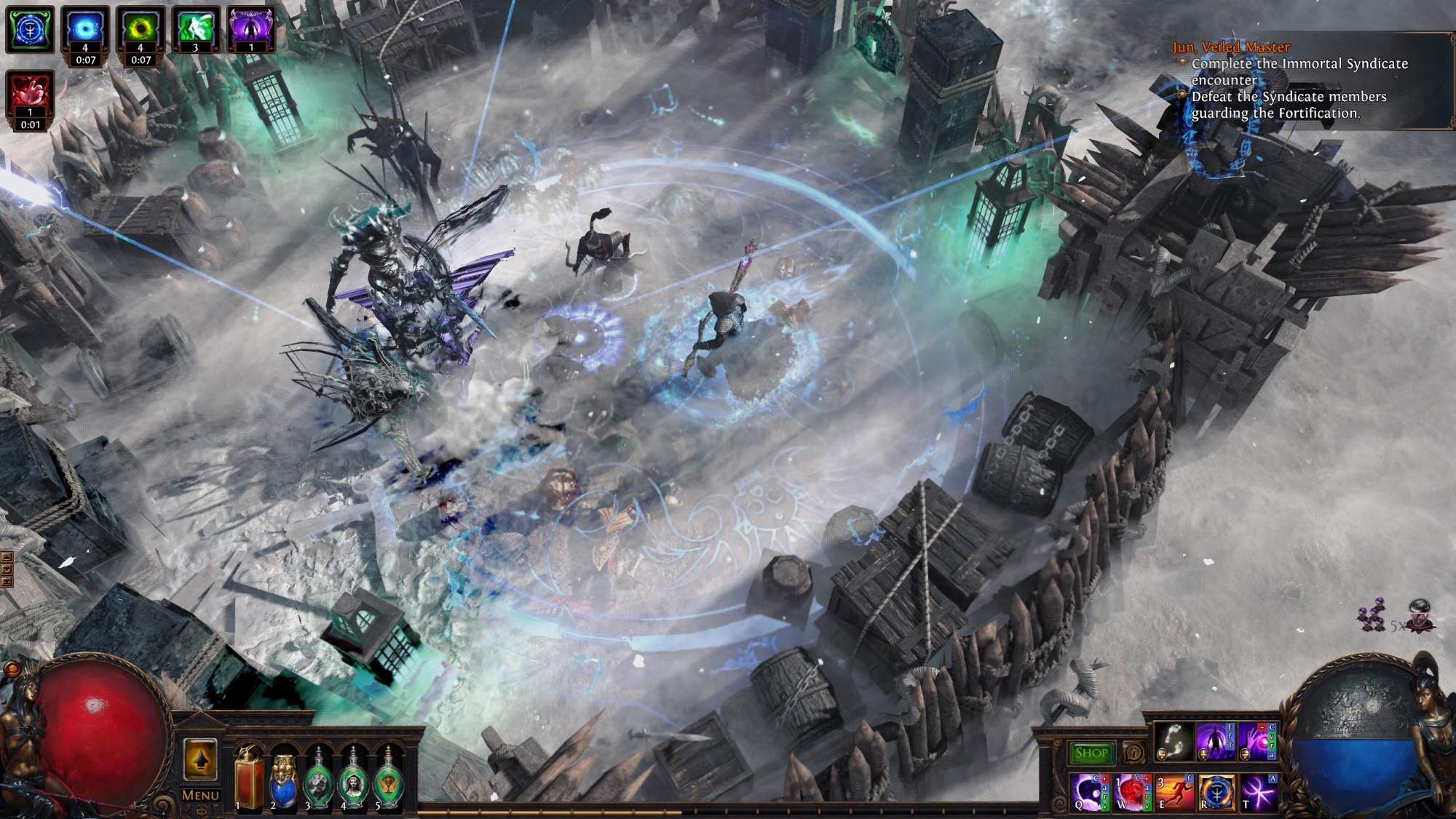Cast the T purple star-burst skill
This screenshot has width=1456, height=819.
coord(1257,792)
